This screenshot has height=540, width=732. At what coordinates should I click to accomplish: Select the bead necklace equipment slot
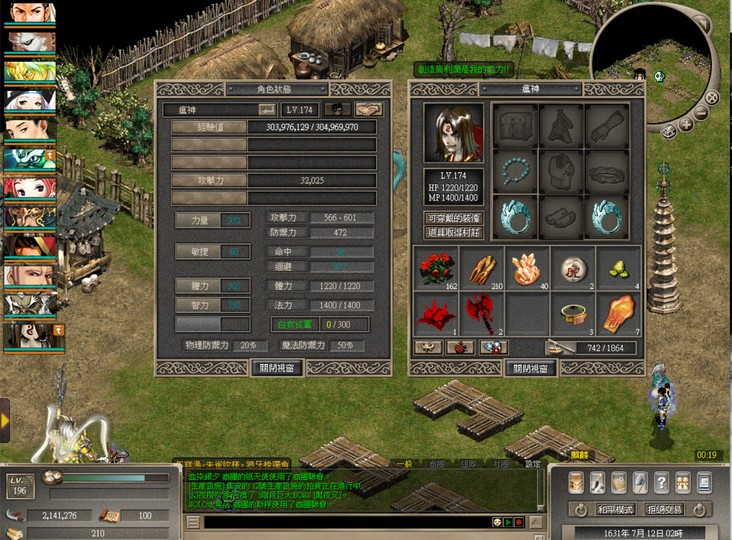(516, 170)
